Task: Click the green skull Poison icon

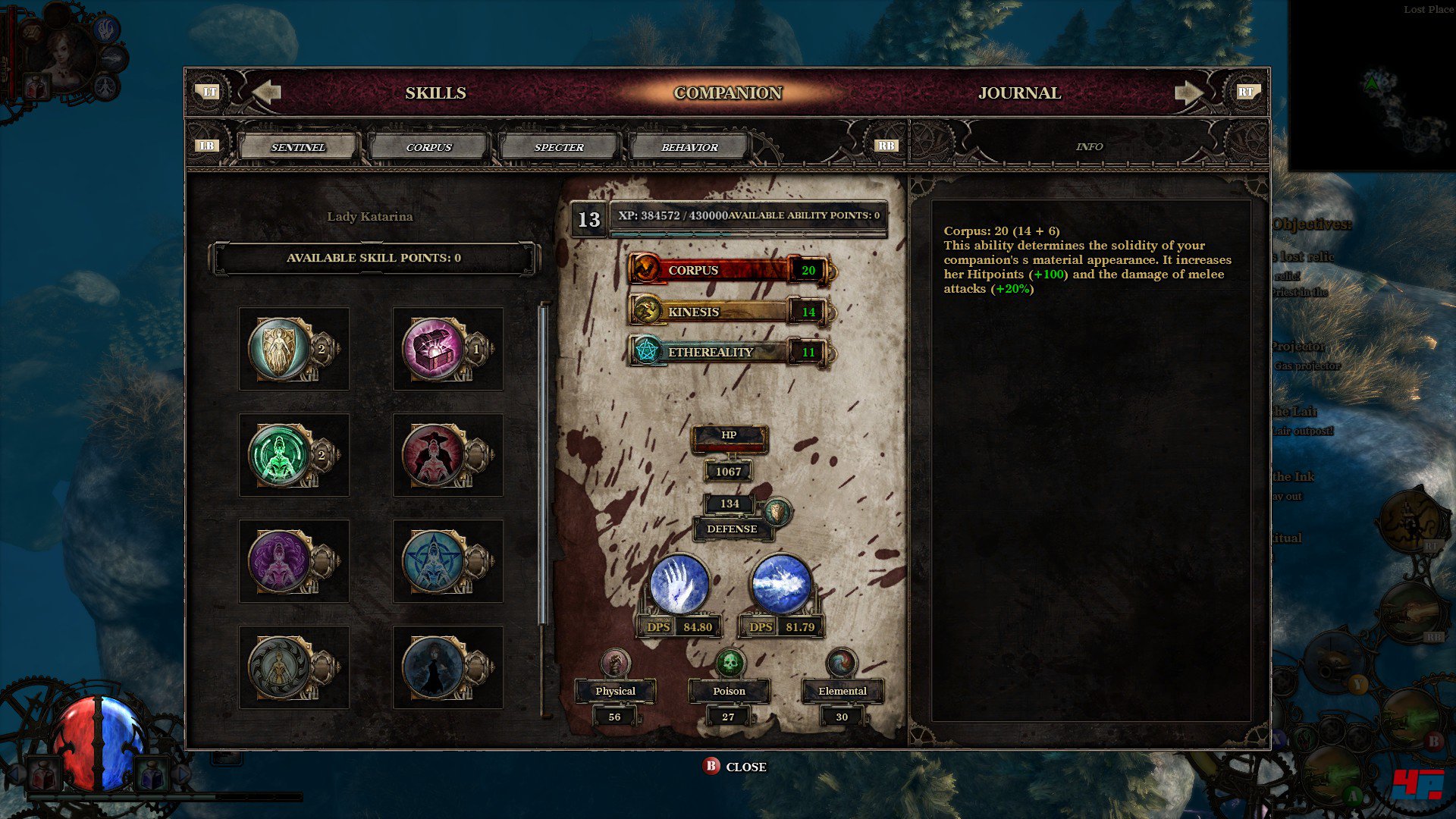Action: 730,664
